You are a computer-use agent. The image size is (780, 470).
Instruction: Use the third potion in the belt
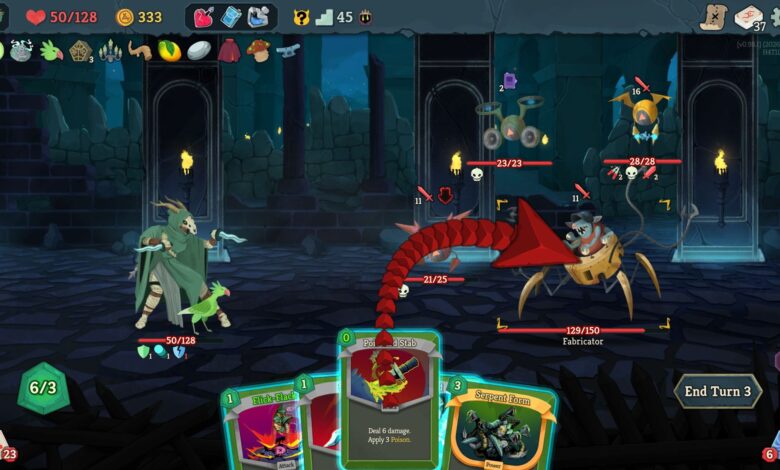260,17
